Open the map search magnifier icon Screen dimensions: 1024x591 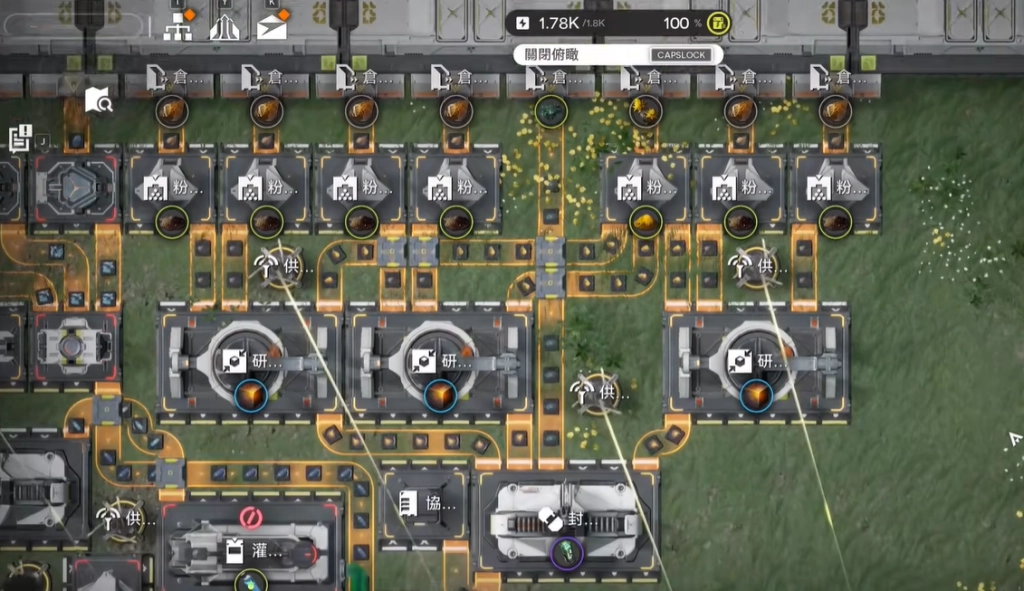click(x=98, y=99)
